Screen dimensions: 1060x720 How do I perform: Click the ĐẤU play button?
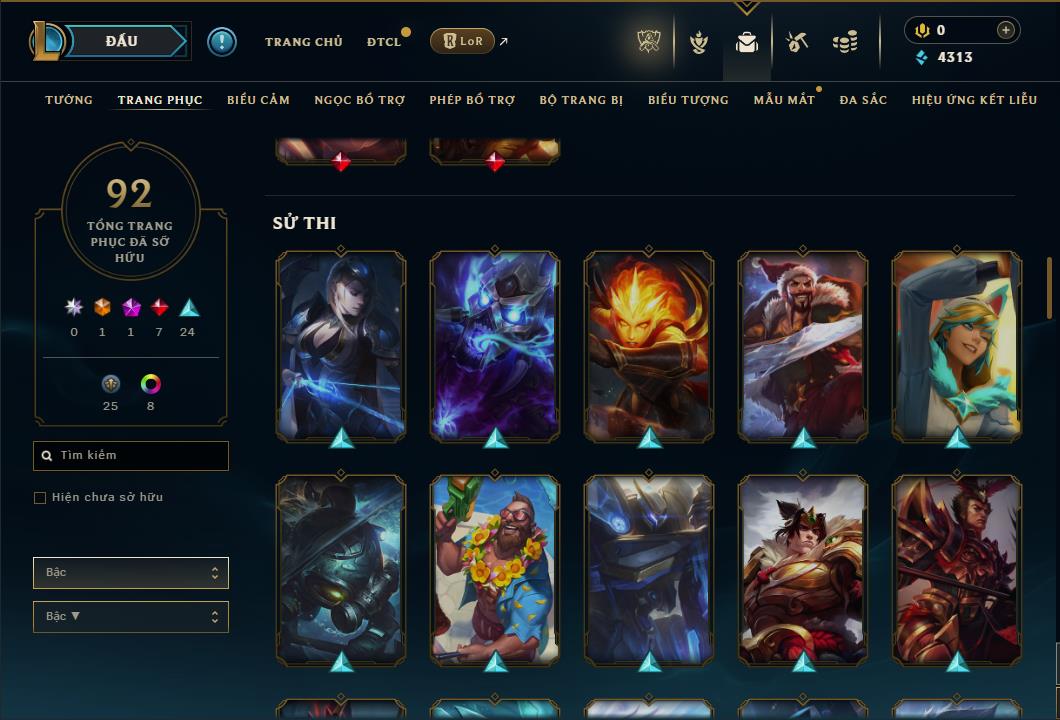[x=121, y=42]
